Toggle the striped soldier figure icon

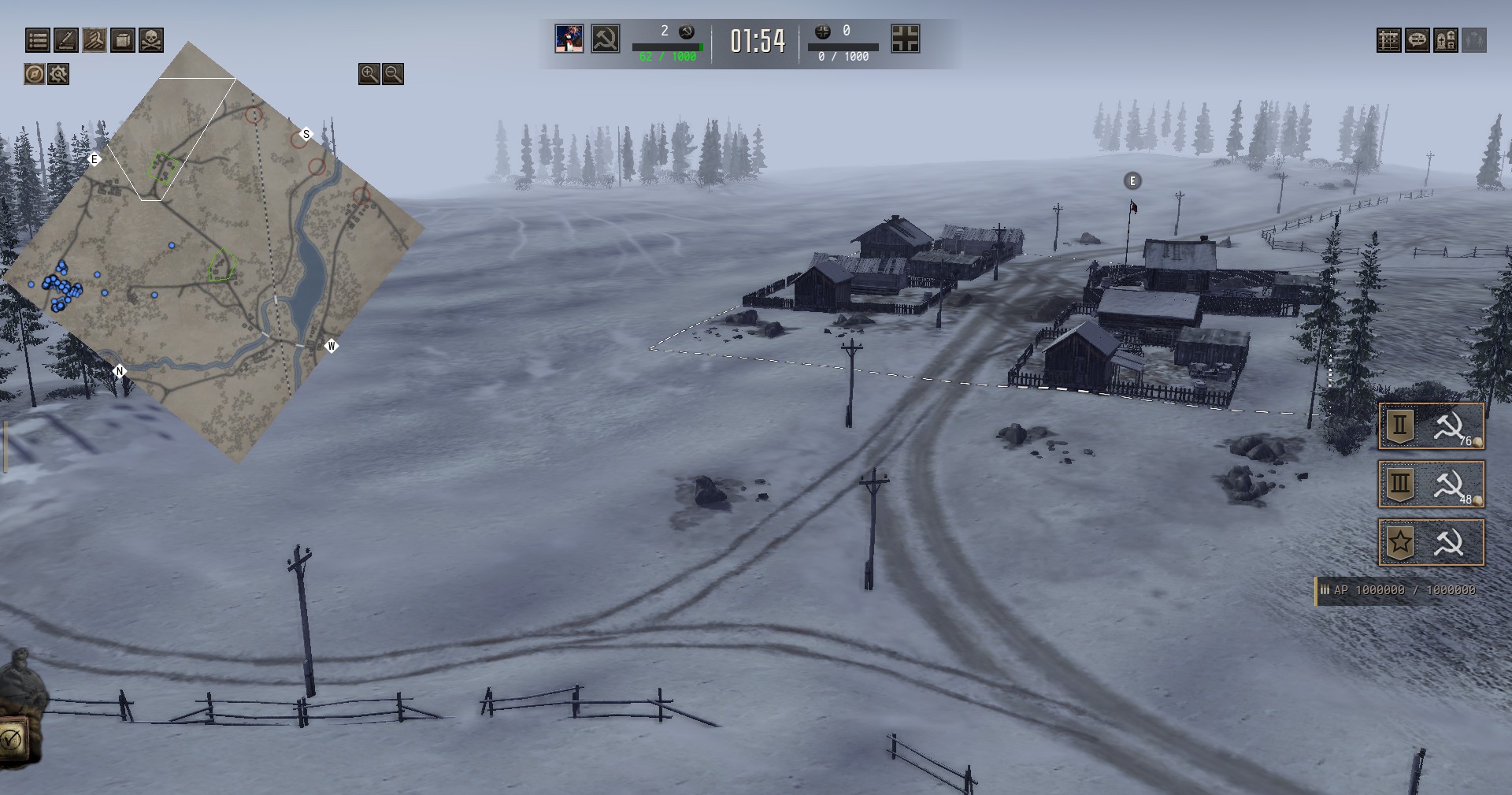click(94, 39)
